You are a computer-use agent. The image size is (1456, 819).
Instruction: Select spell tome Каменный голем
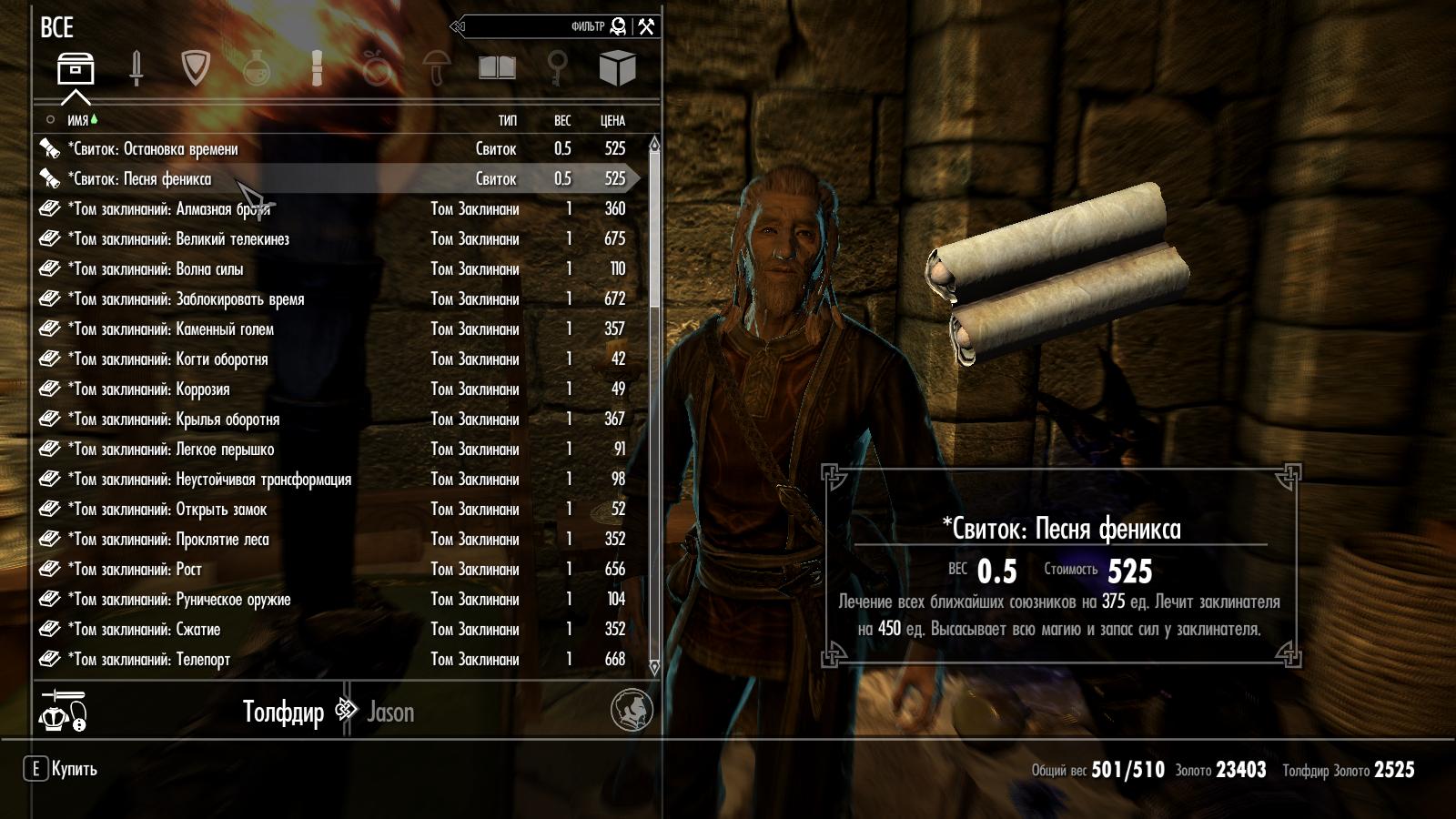pyautogui.click(x=171, y=329)
